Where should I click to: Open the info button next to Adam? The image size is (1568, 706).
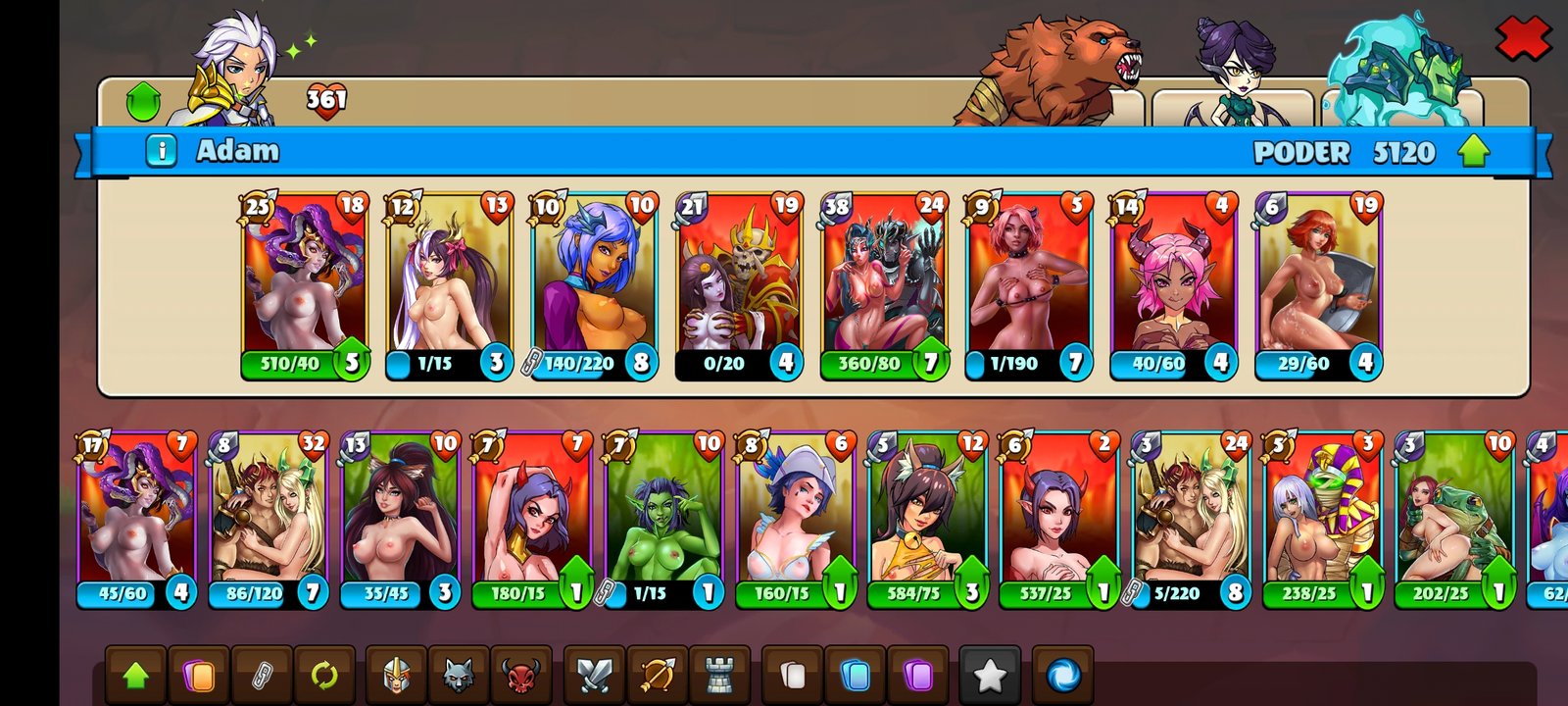162,151
